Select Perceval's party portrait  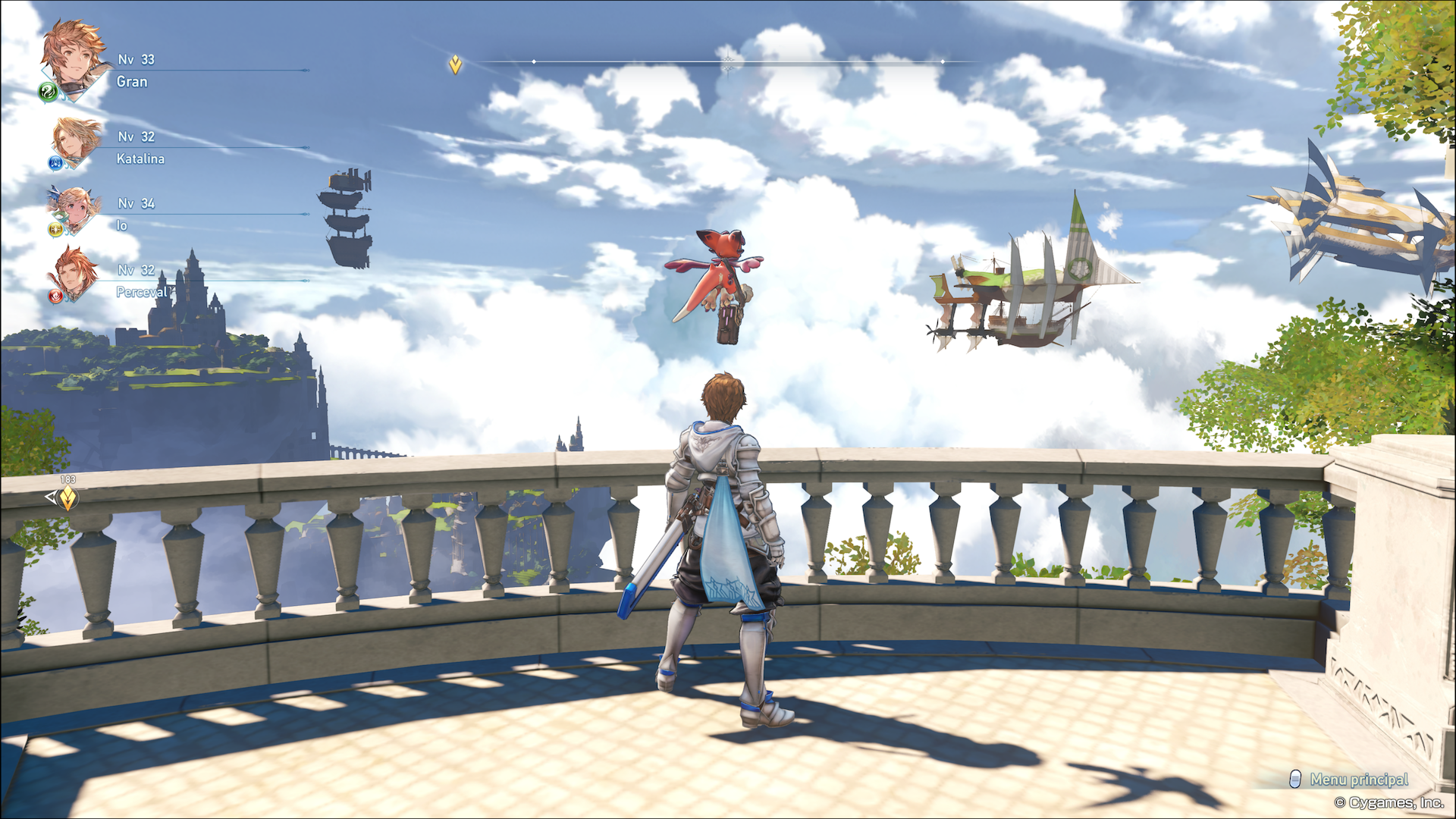(74, 275)
